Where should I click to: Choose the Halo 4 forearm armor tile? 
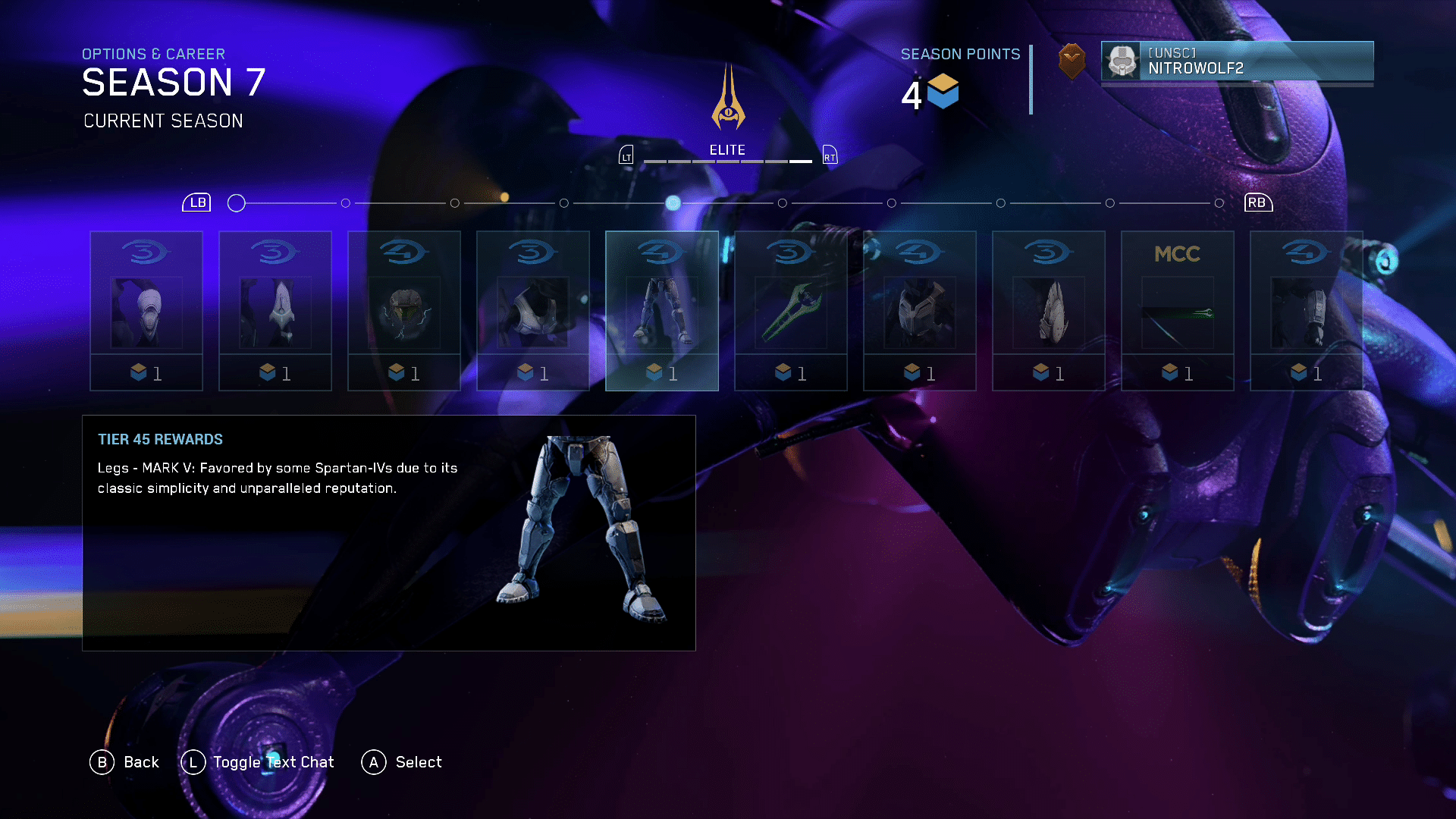[x=1306, y=311]
